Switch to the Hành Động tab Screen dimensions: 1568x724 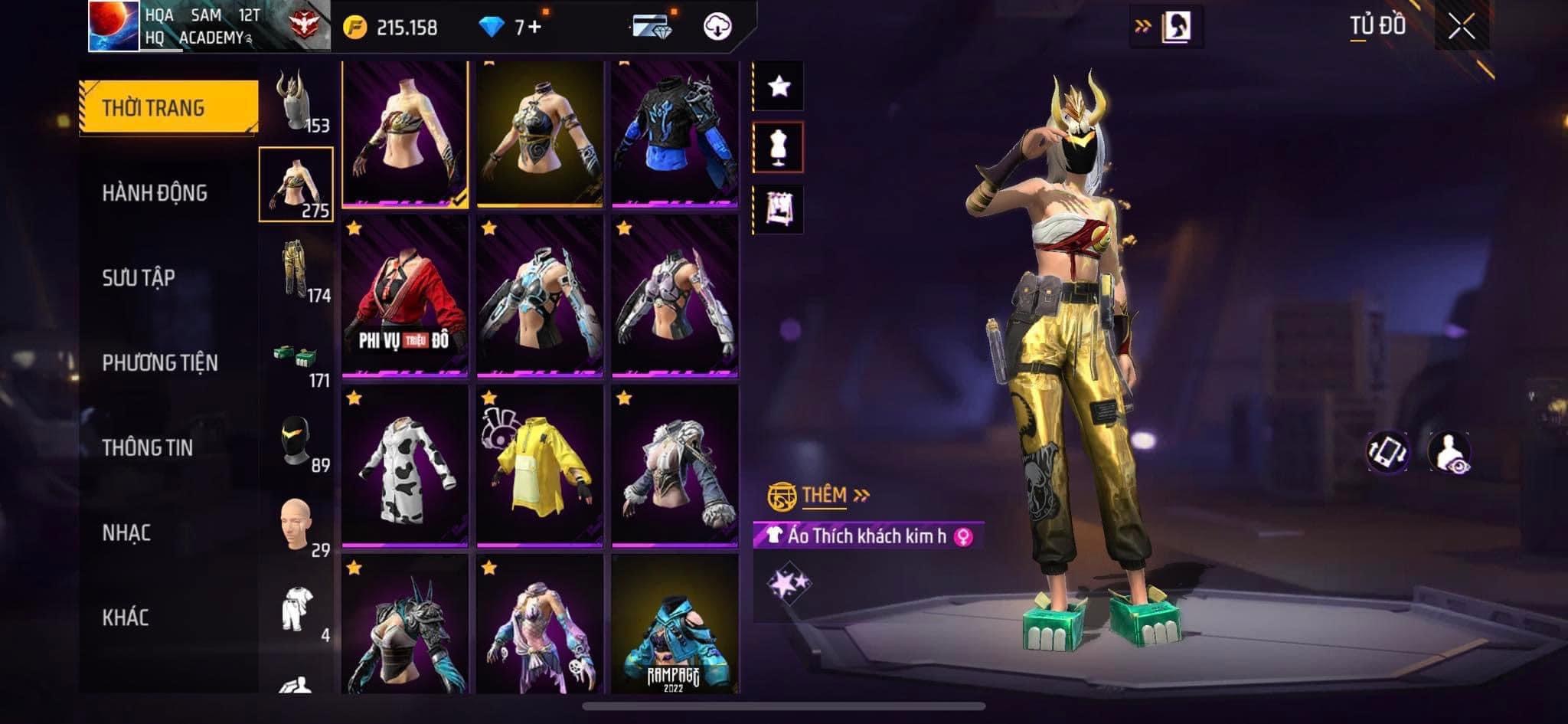155,193
